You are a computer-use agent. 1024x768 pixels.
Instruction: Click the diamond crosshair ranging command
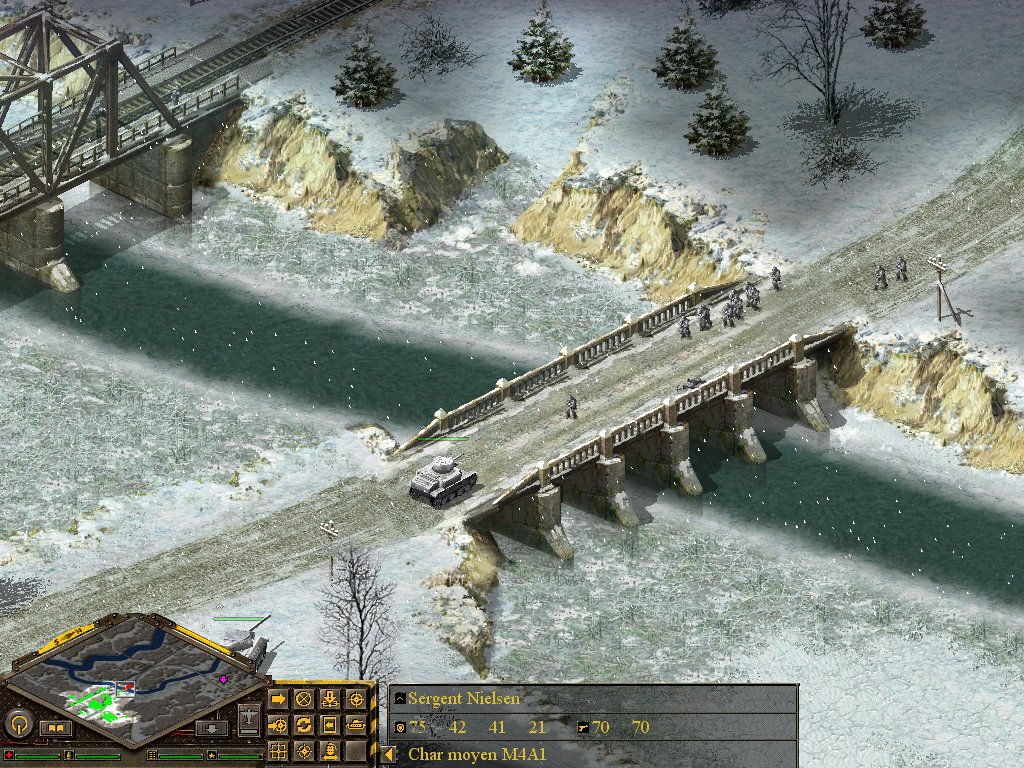tap(304, 749)
